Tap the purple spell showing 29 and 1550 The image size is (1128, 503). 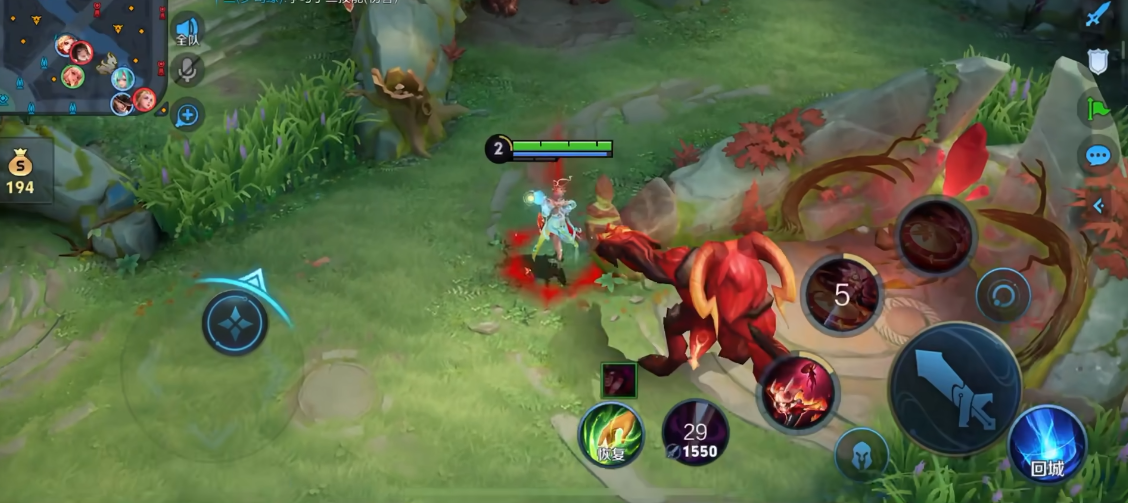(x=696, y=432)
